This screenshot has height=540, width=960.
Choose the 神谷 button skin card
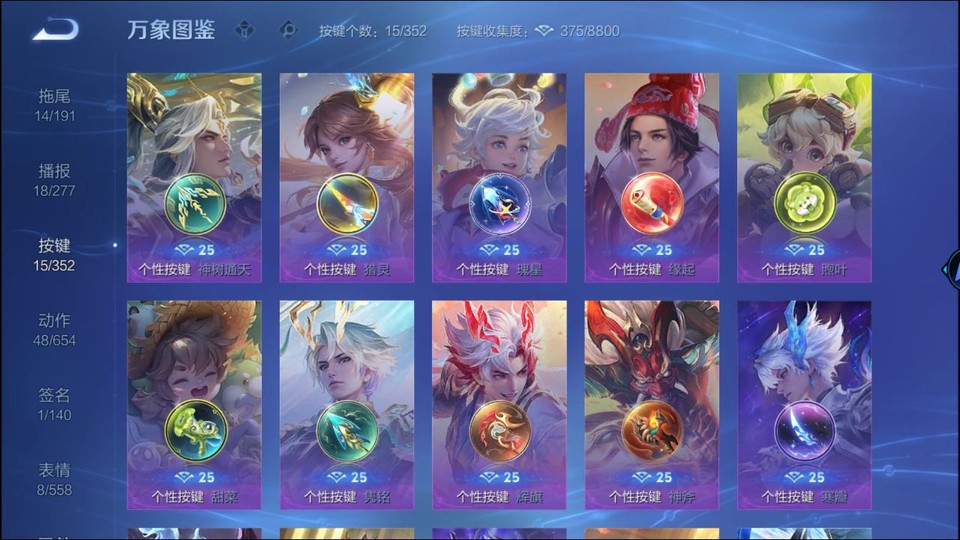[652, 405]
